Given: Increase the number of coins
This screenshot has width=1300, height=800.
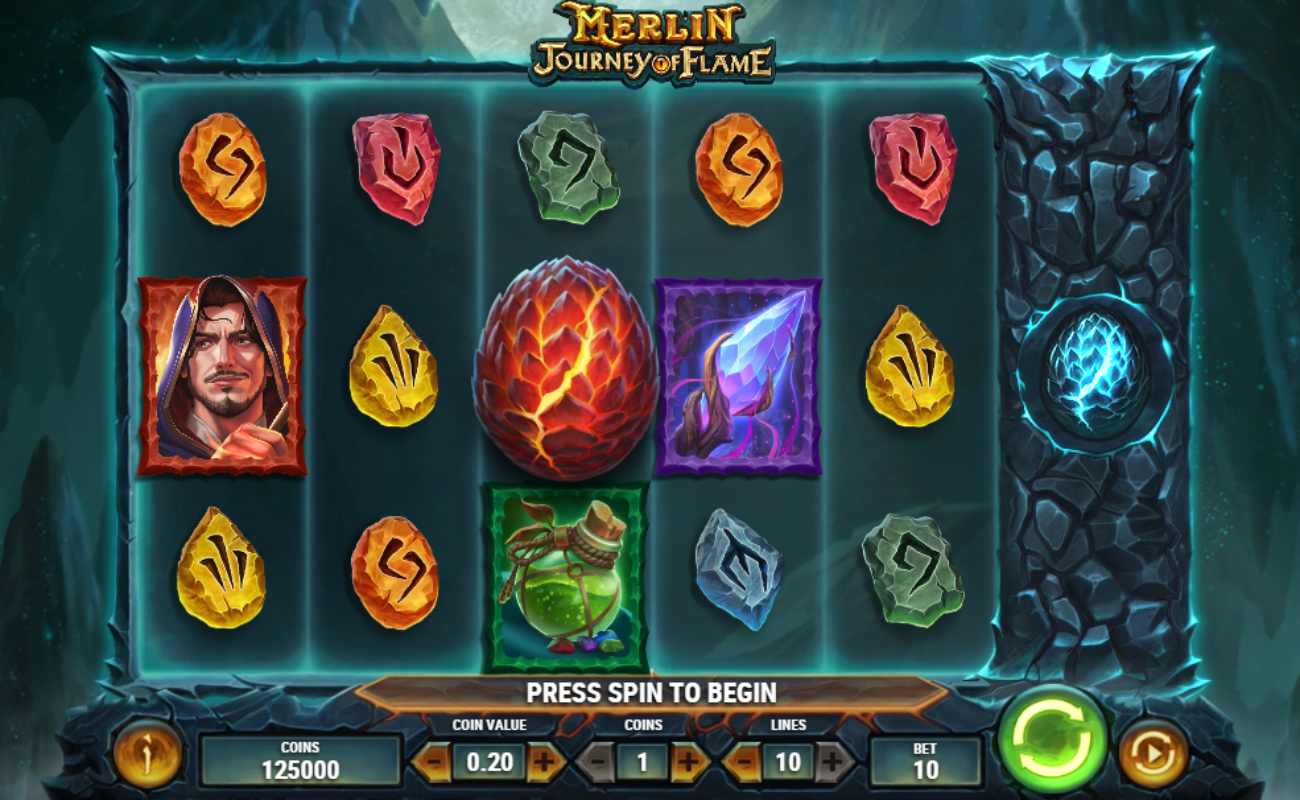Looking at the screenshot, I should [687, 759].
